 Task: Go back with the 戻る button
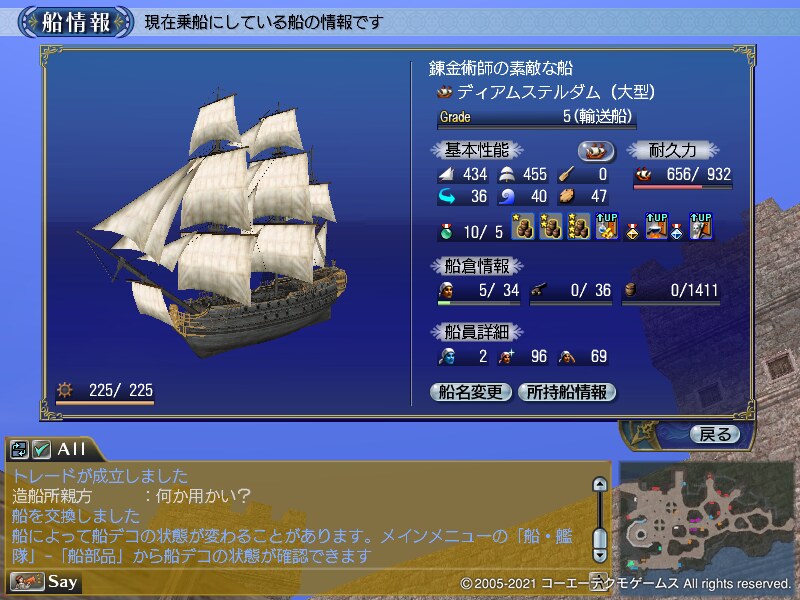point(715,434)
